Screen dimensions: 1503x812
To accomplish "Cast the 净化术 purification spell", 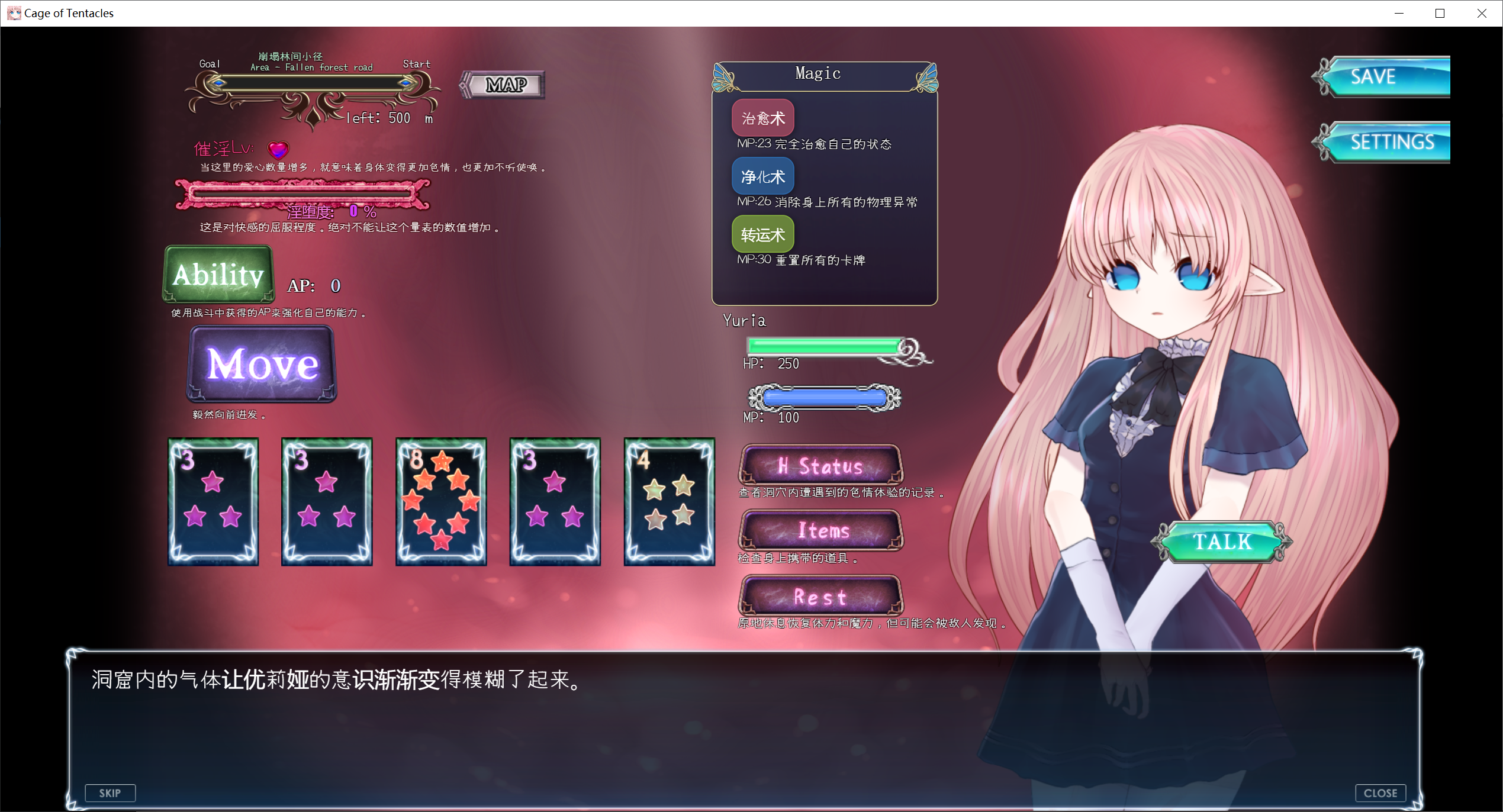I will point(762,176).
